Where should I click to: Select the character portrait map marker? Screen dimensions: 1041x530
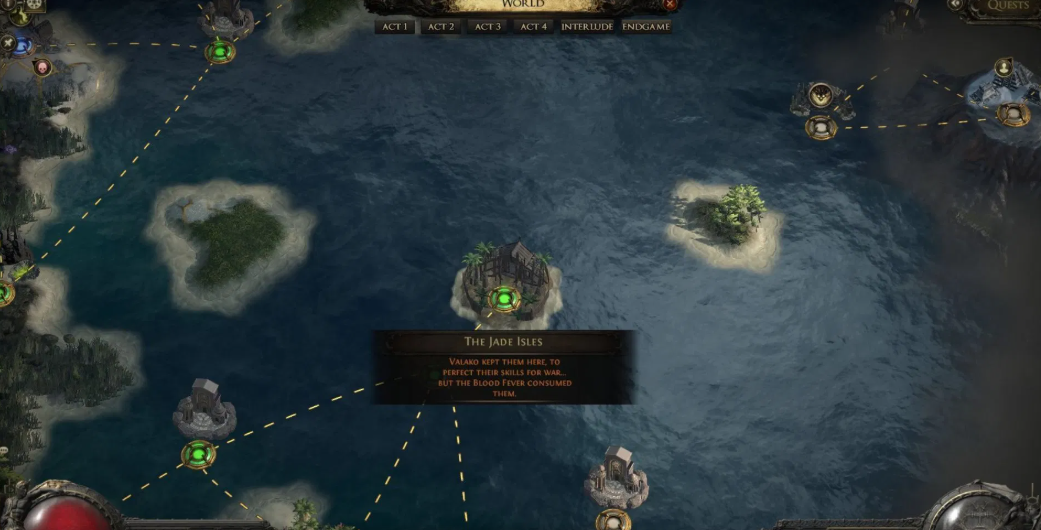(1004, 68)
